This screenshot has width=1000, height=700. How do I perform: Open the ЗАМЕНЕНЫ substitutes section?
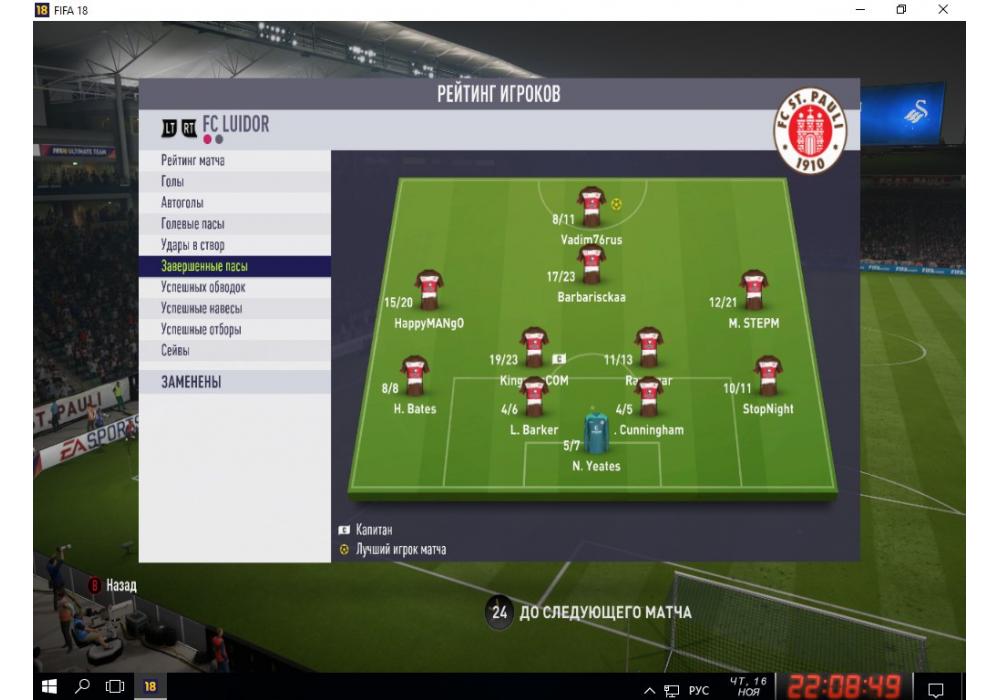191,383
